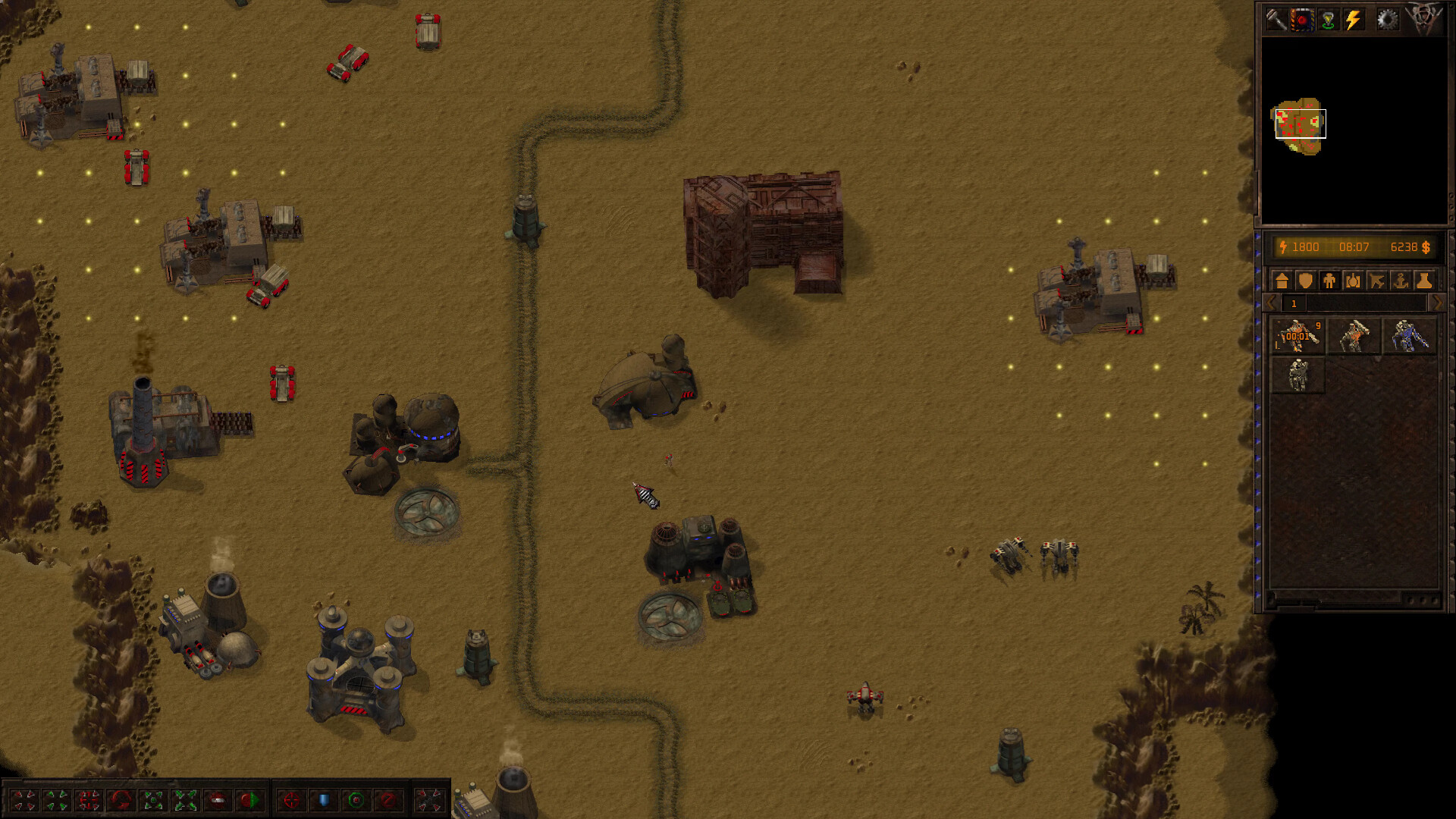Open the sell structure tool
Image resolution: width=1456 pixels, height=819 pixels.
point(1301,19)
